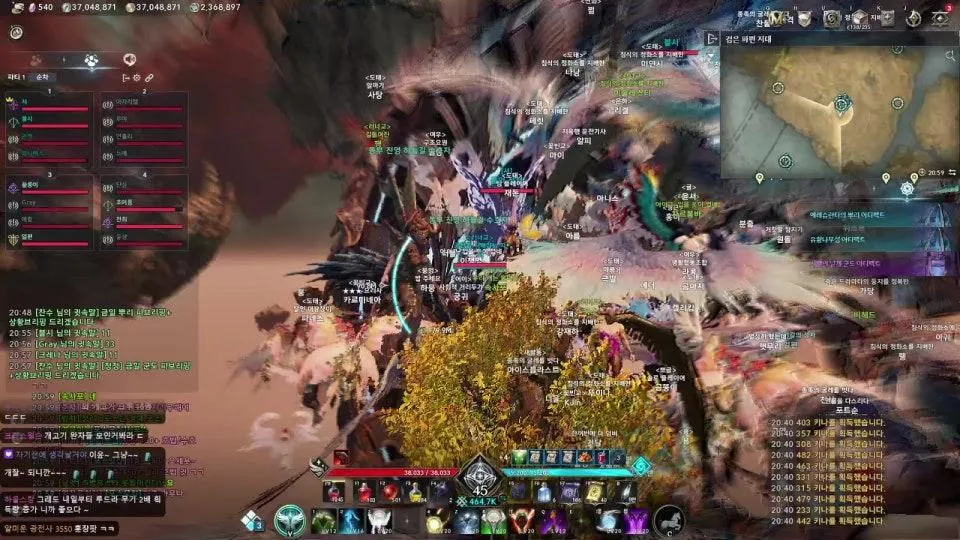Screen dimensions: 960x540
Task: Click the party link chain icon
Action: [150, 77]
